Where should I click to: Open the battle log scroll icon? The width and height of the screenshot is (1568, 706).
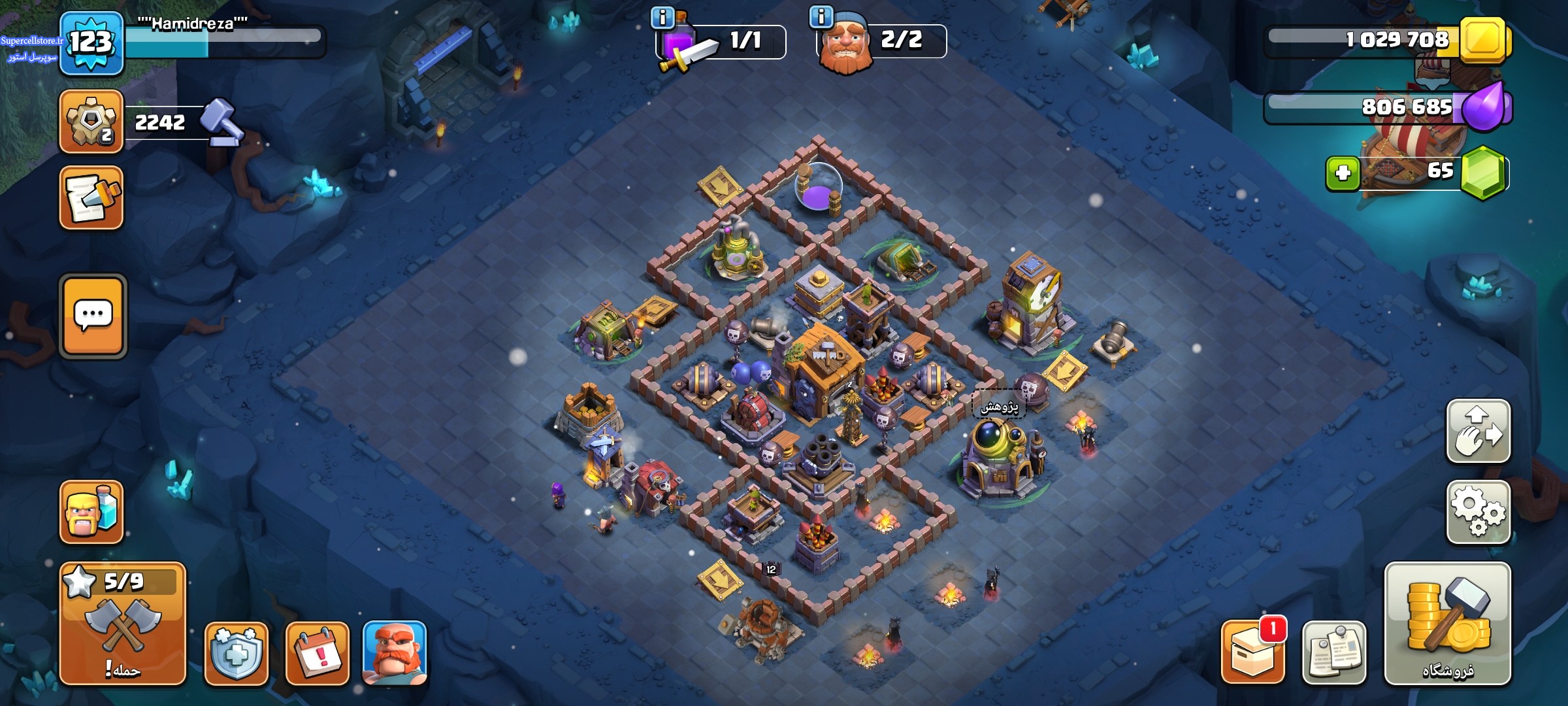tap(91, 198)
